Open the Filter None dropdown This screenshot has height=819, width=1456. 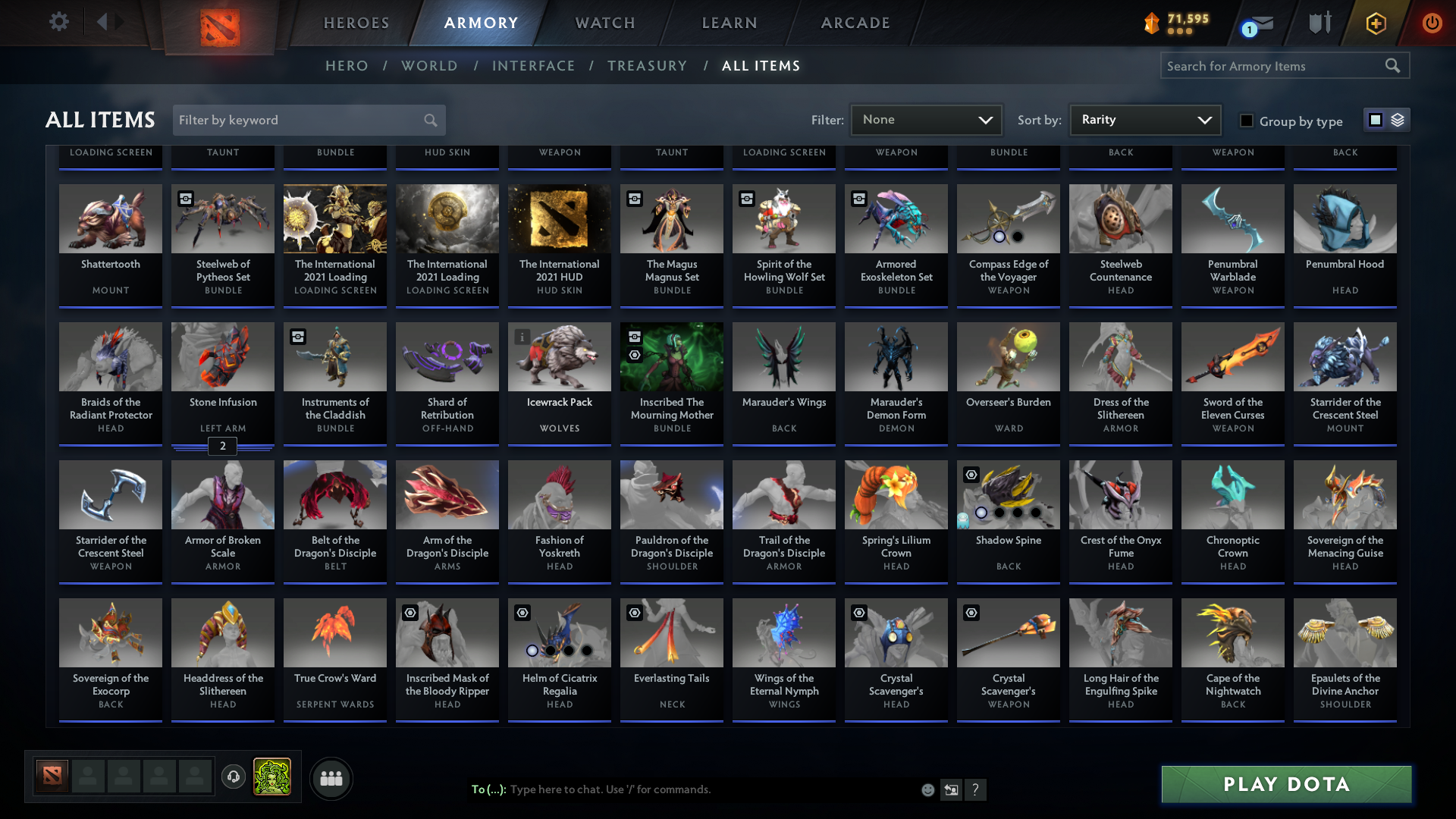click(x=925, y=120)
